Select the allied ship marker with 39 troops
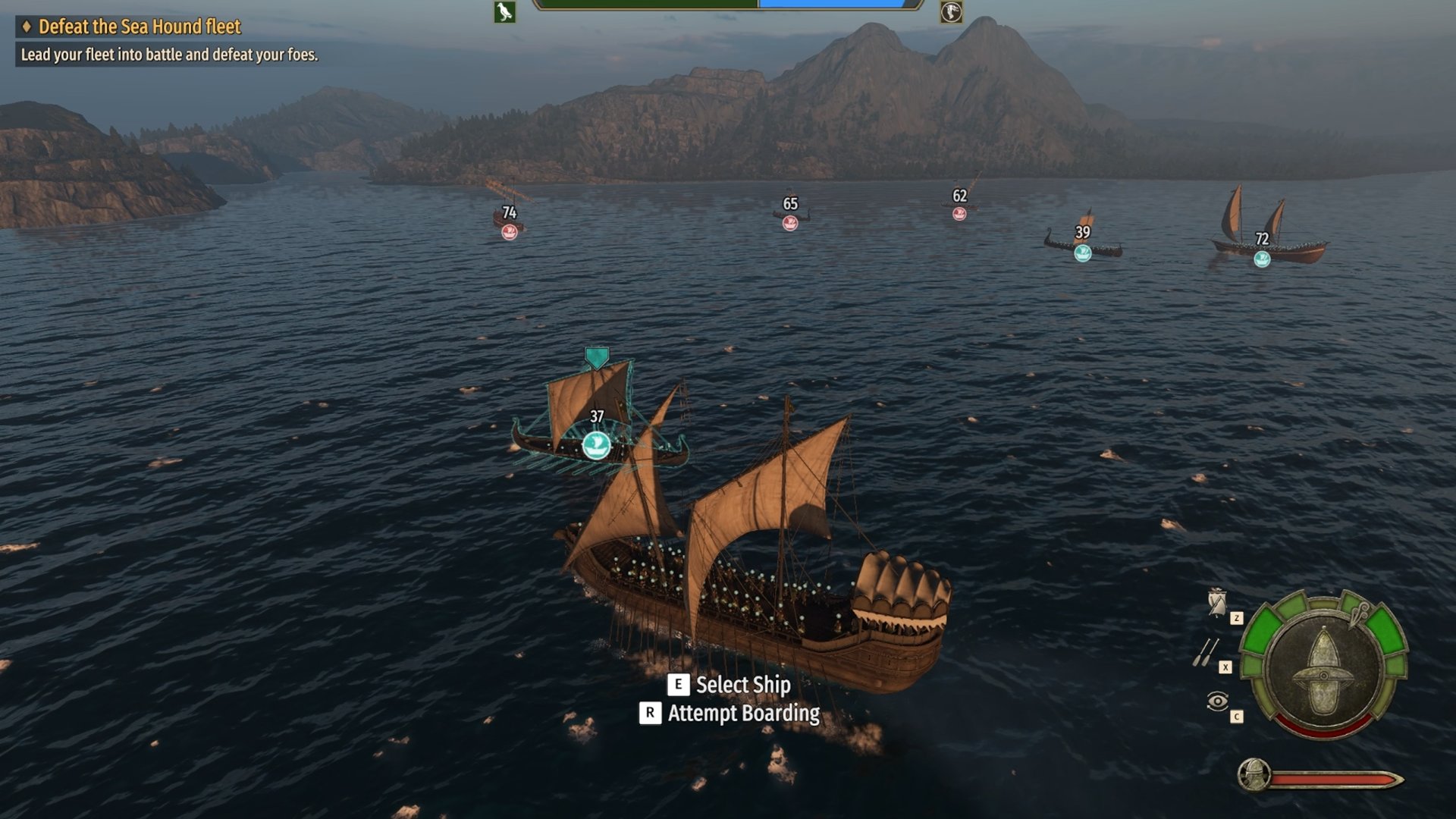Viewport: 1456px width, 819px height. click(1082, 253)
